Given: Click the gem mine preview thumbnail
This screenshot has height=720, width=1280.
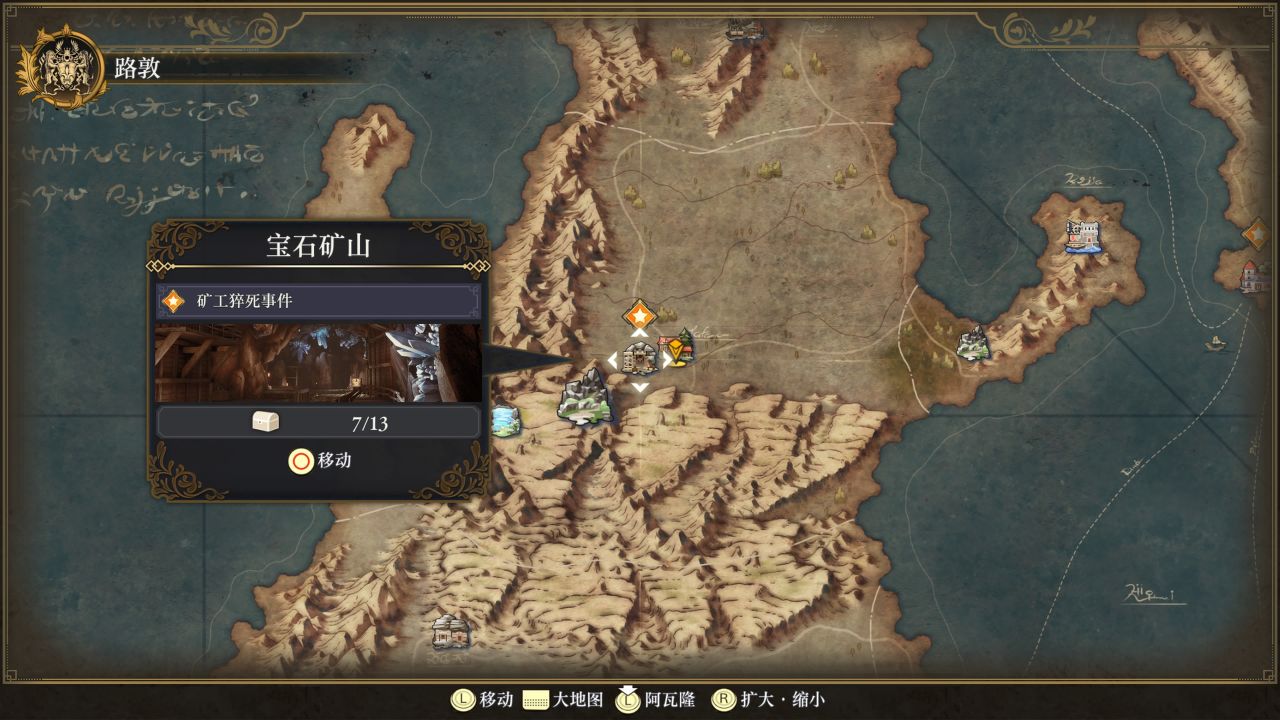Looking at the screenshot, I should (x=318, y=362).
